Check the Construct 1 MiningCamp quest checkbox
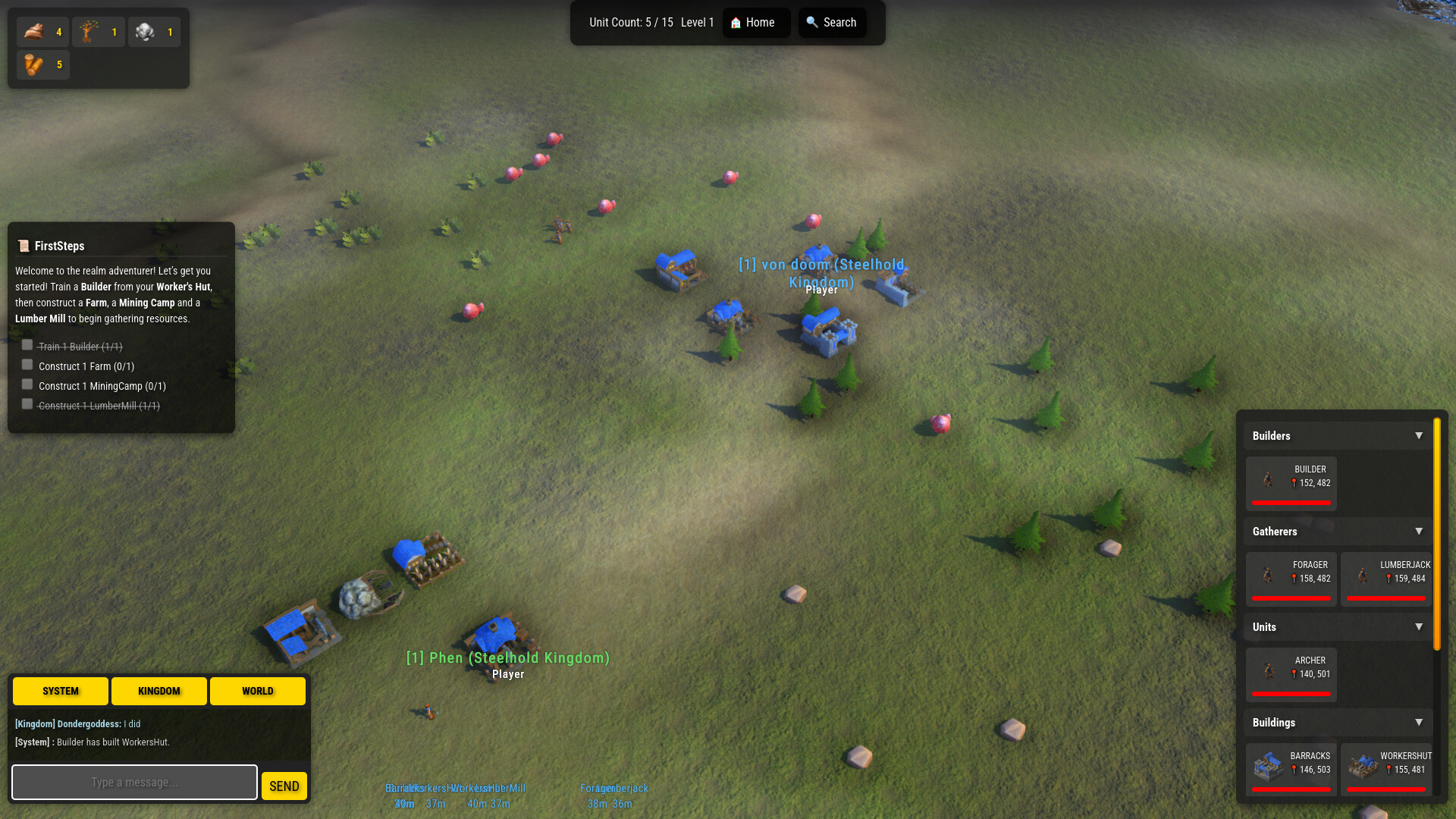Screen dimensions: 1456x819 [x=27, y=384]
